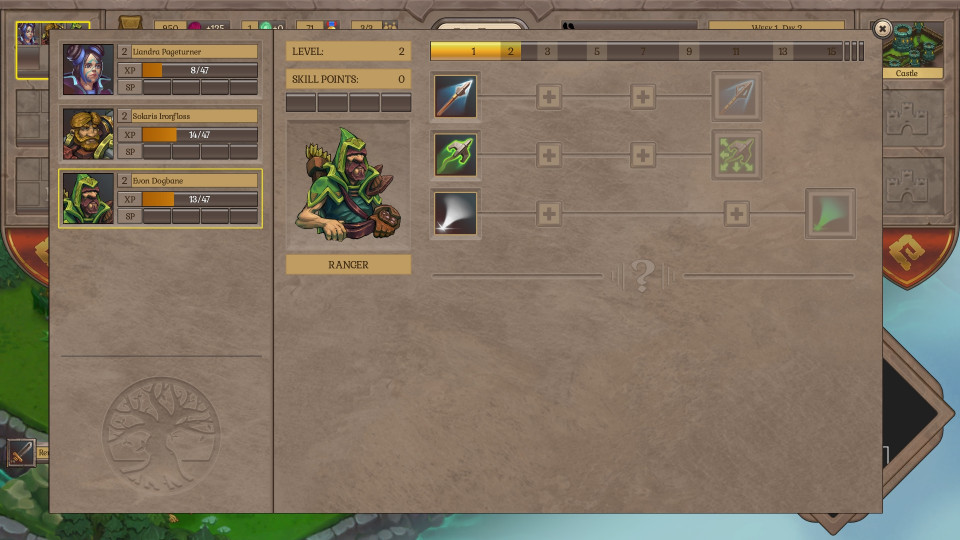
Task: Click the sword icon button
Action: pyautogui.click(x=22, y=453)
